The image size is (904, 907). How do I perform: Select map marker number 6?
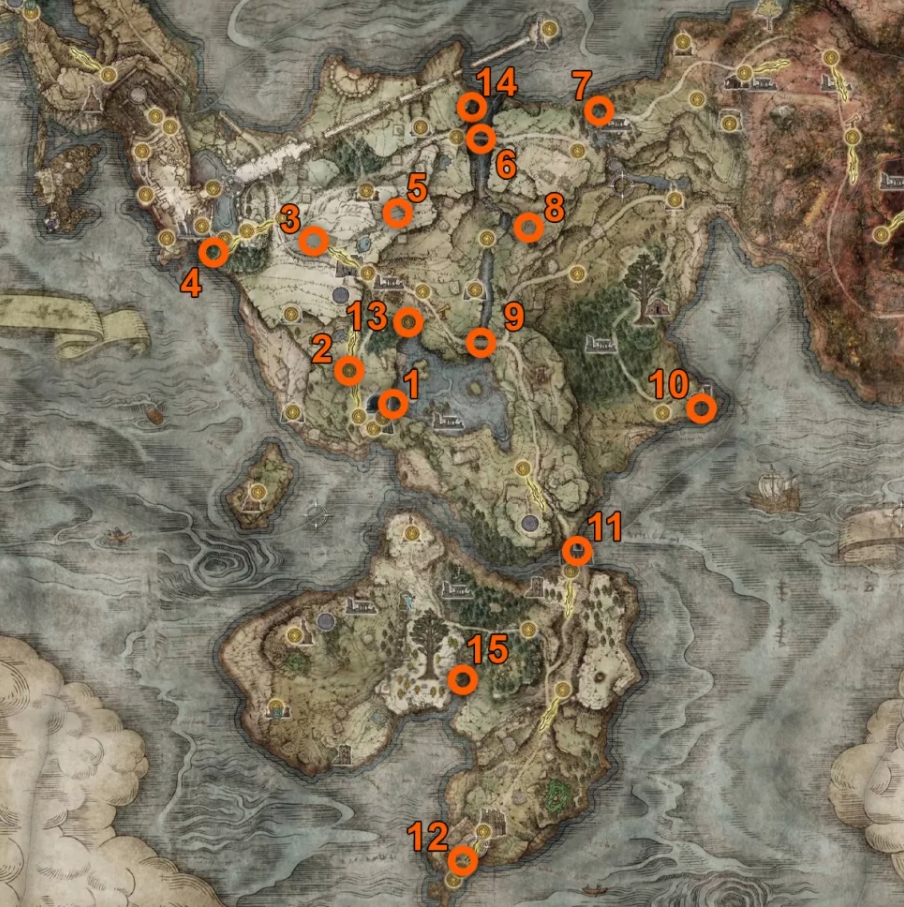tap(481, 138)
